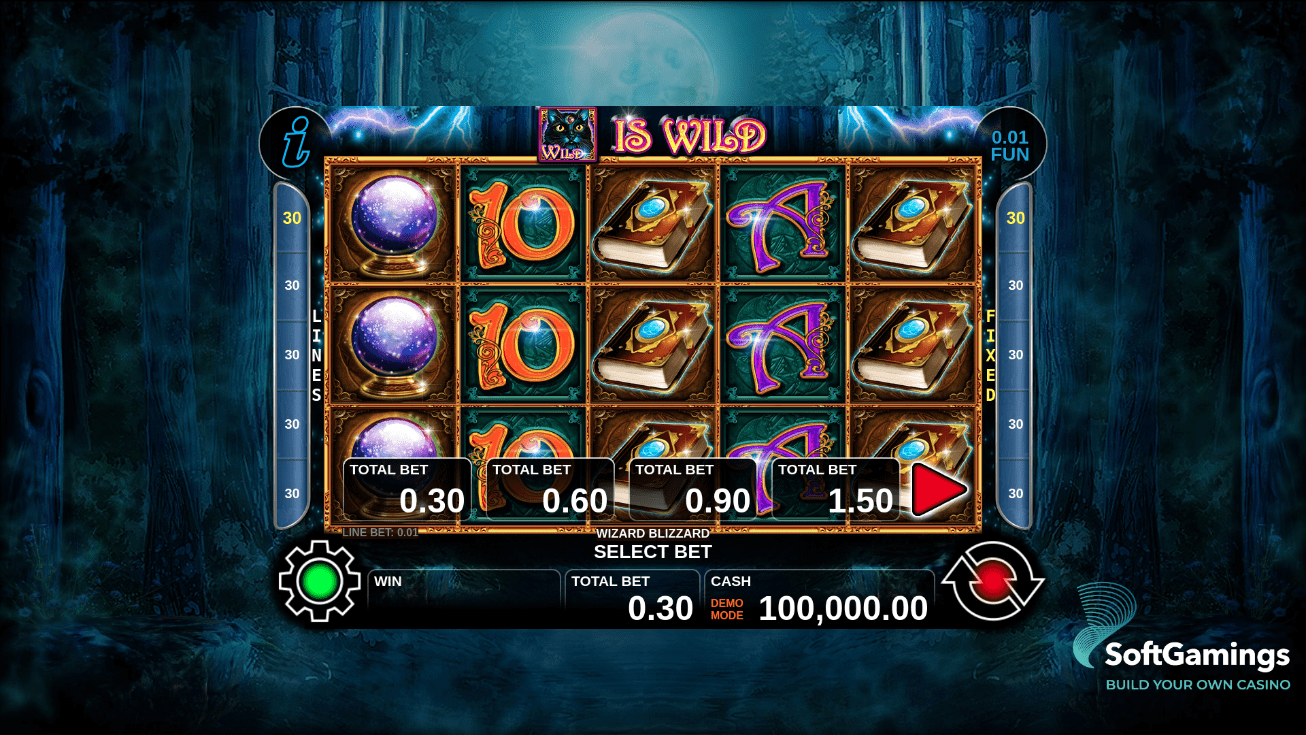This screenshot has width=1306, height=735.
Task: Pick the 0.90 total bet button
Action: click(693, 489)
